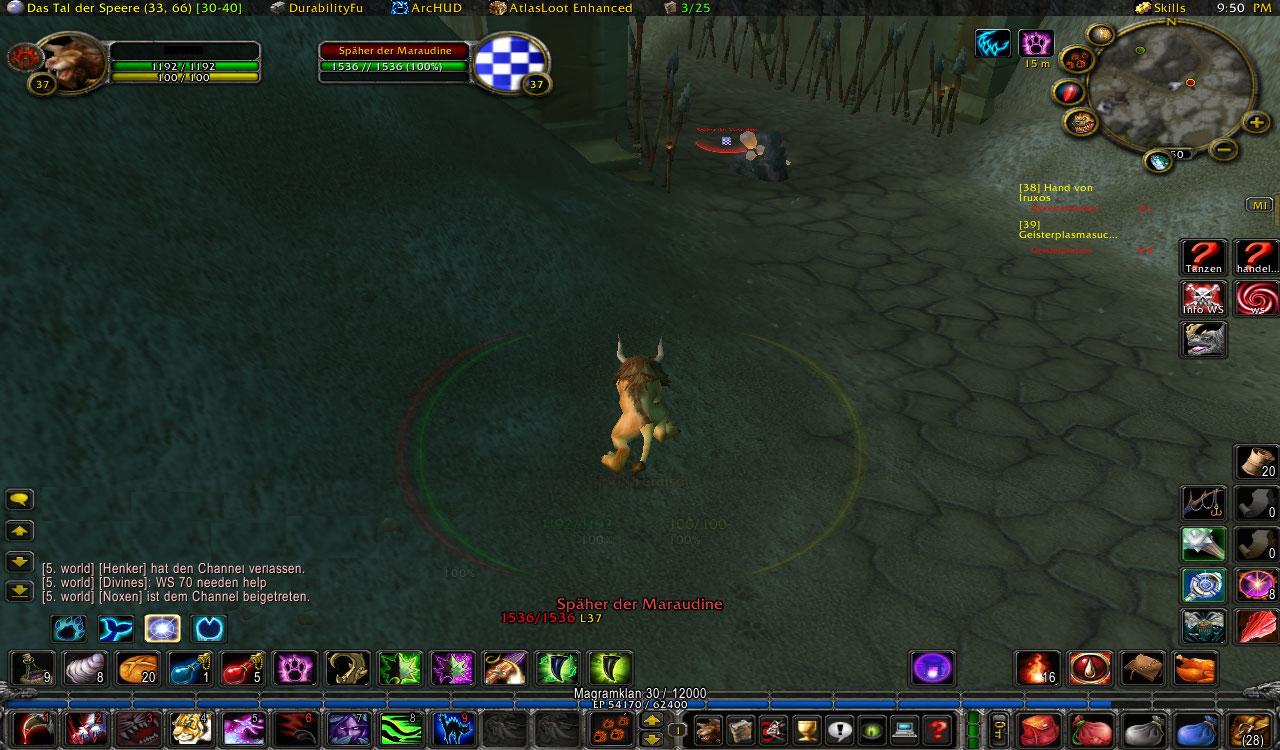Activate the tiger head ability in slot 4
Screen dimensions: 1280x750
(x=189, y=729)
